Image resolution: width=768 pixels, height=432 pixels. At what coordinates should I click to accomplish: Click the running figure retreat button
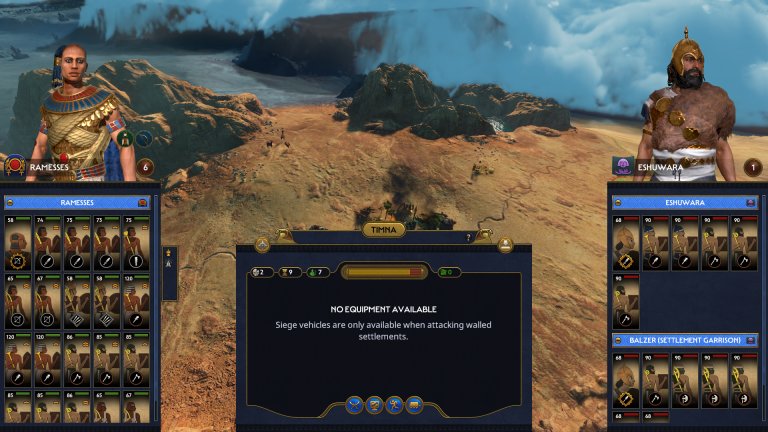click(394, 405)
